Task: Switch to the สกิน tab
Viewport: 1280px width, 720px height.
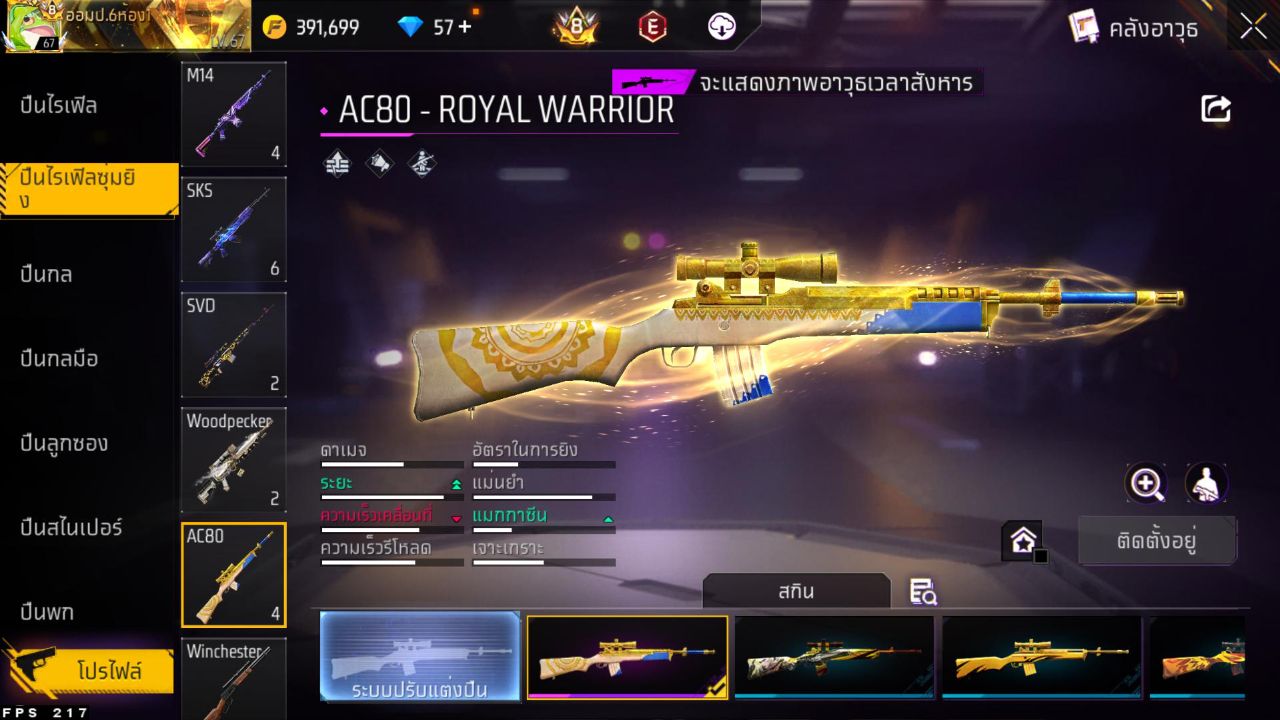Action: tap(797, 591)
